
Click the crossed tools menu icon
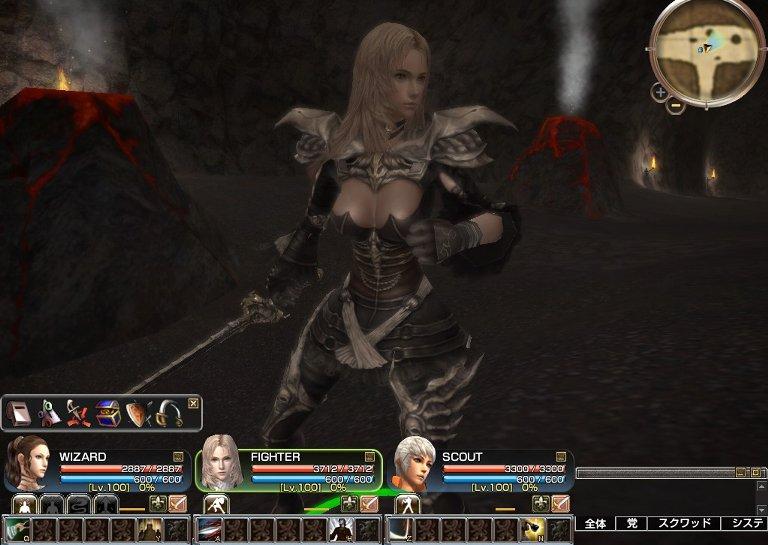(x=78, y=412)
